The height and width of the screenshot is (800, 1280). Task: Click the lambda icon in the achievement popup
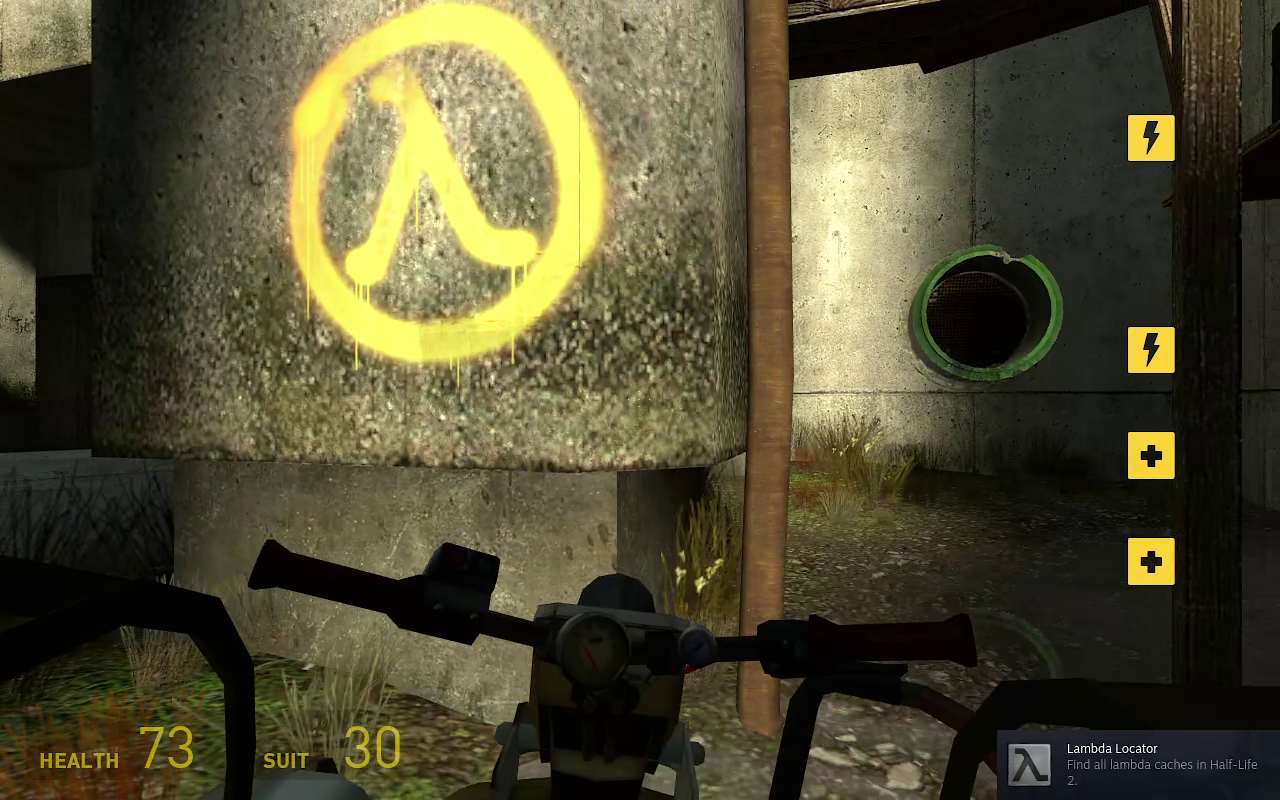pyautogui.click(x=1030, y=764)
